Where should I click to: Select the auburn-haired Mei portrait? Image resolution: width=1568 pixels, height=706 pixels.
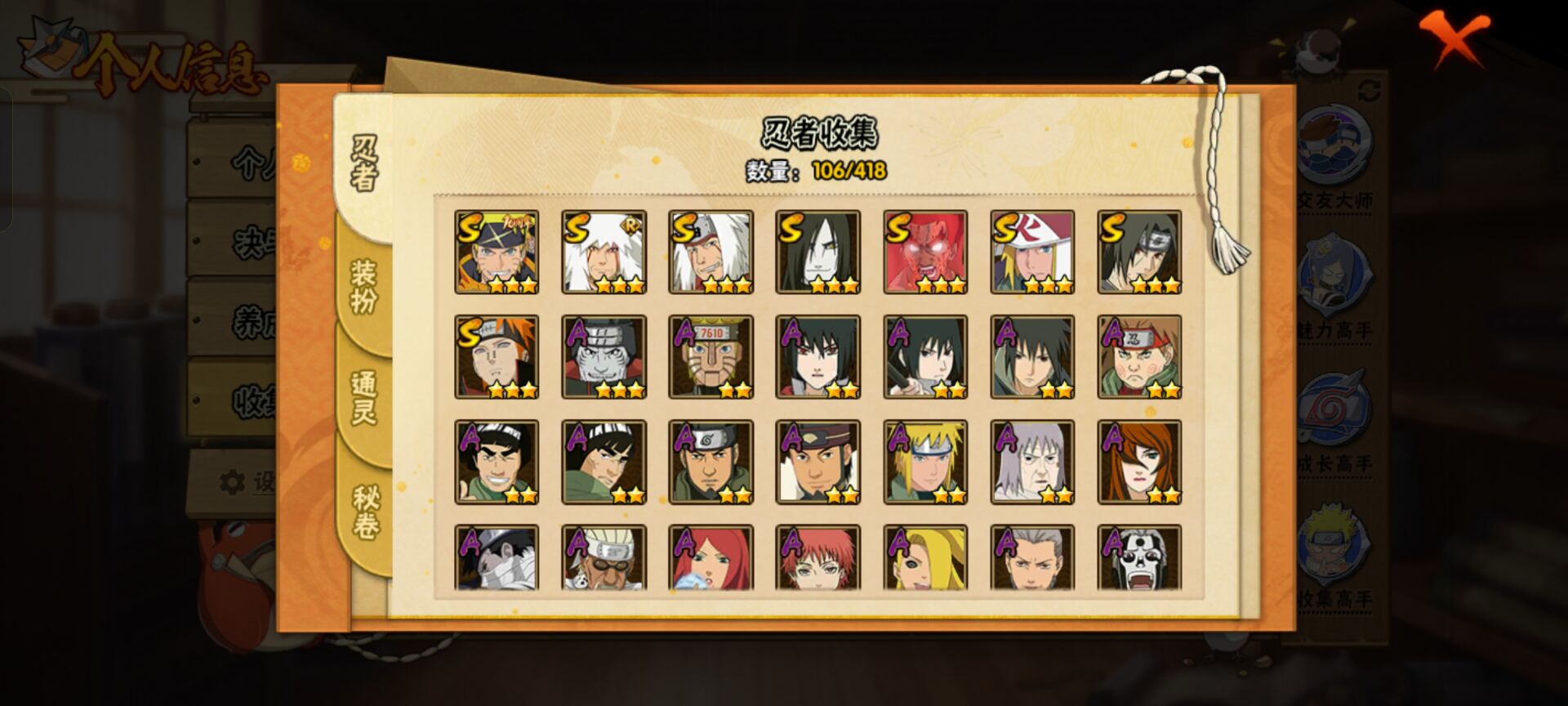[x=1139, y=462]
